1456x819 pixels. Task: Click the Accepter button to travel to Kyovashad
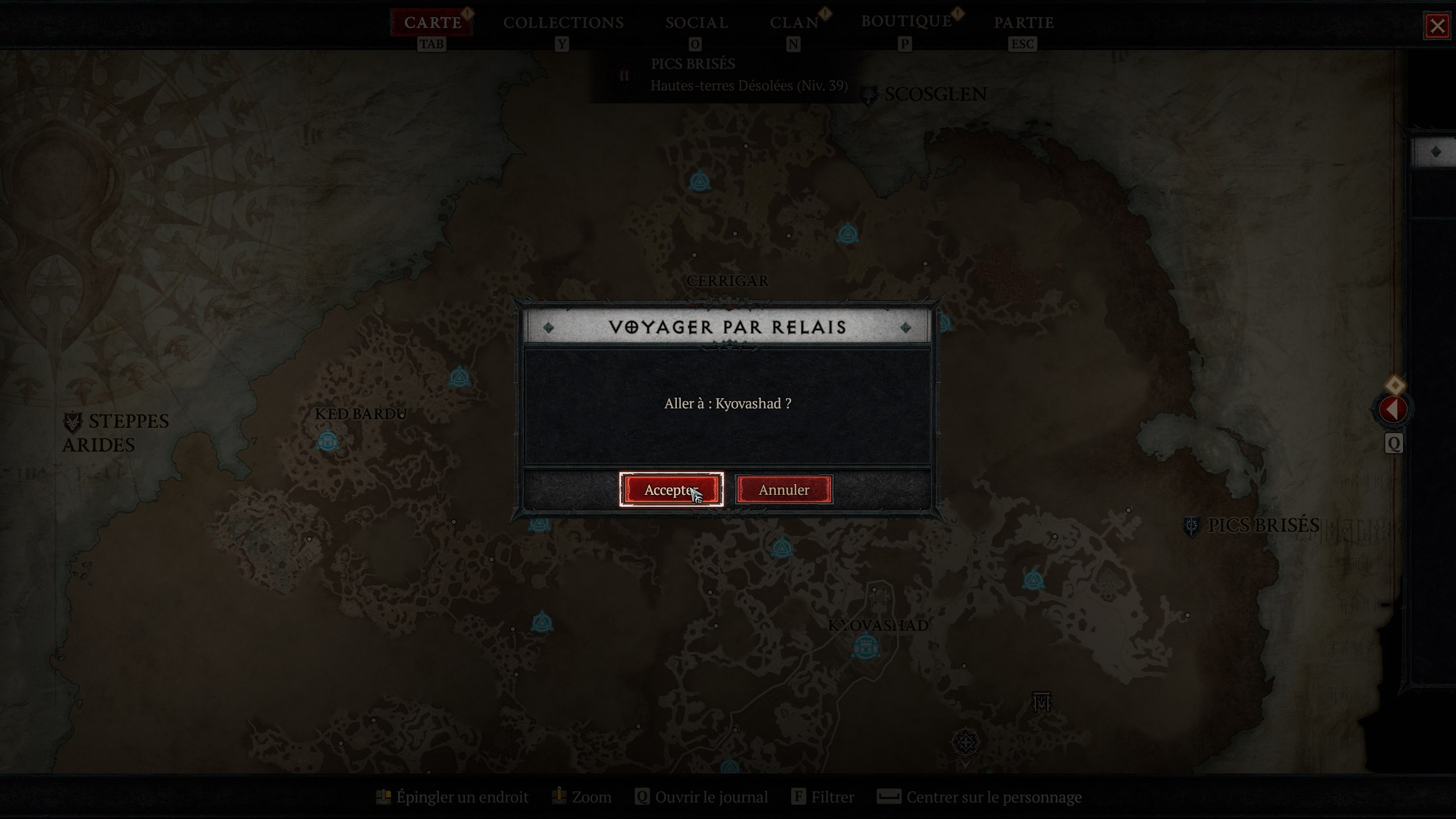pos(671,490)
